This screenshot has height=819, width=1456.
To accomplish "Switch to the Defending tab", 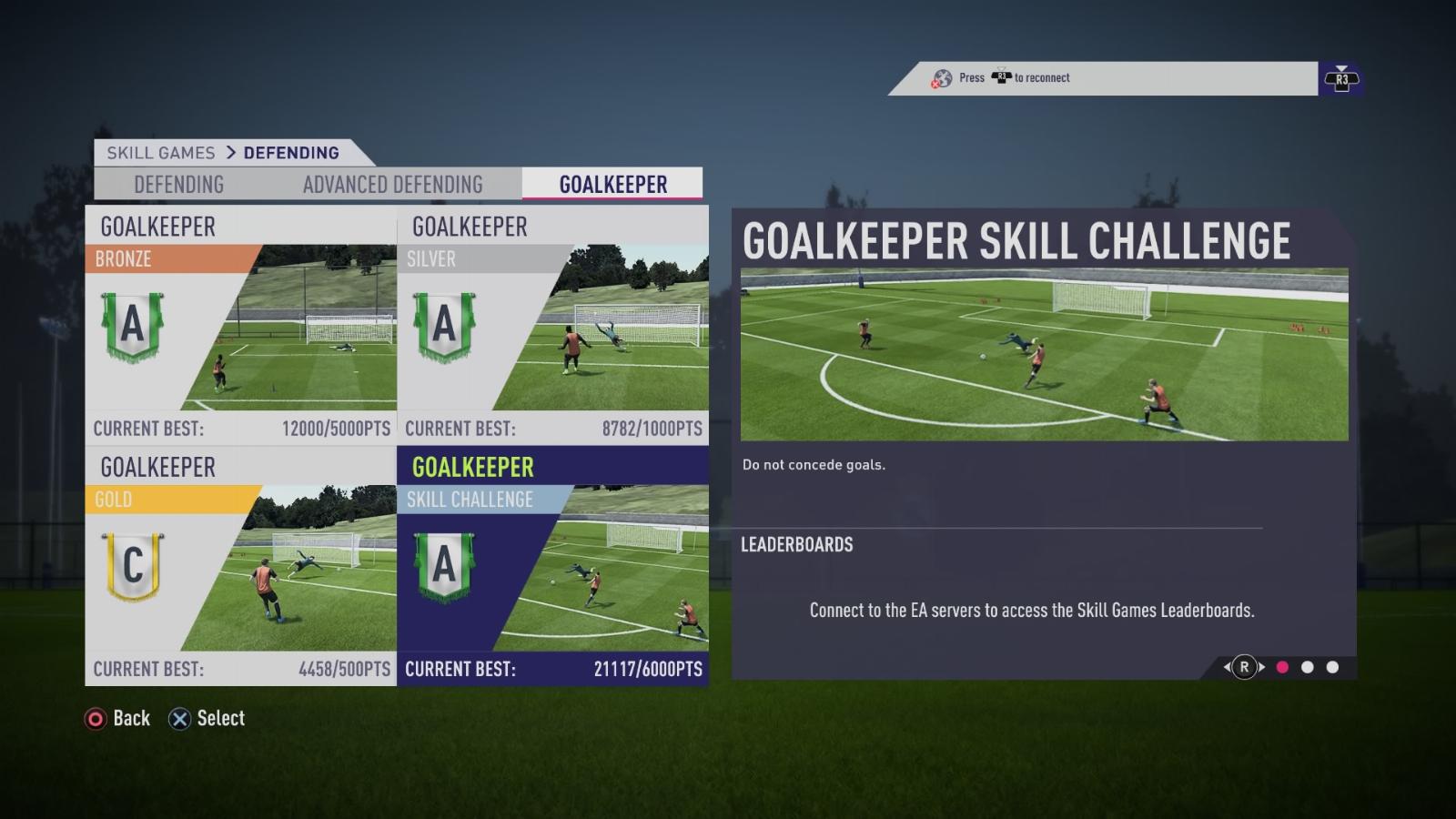I will pos(178,185).
